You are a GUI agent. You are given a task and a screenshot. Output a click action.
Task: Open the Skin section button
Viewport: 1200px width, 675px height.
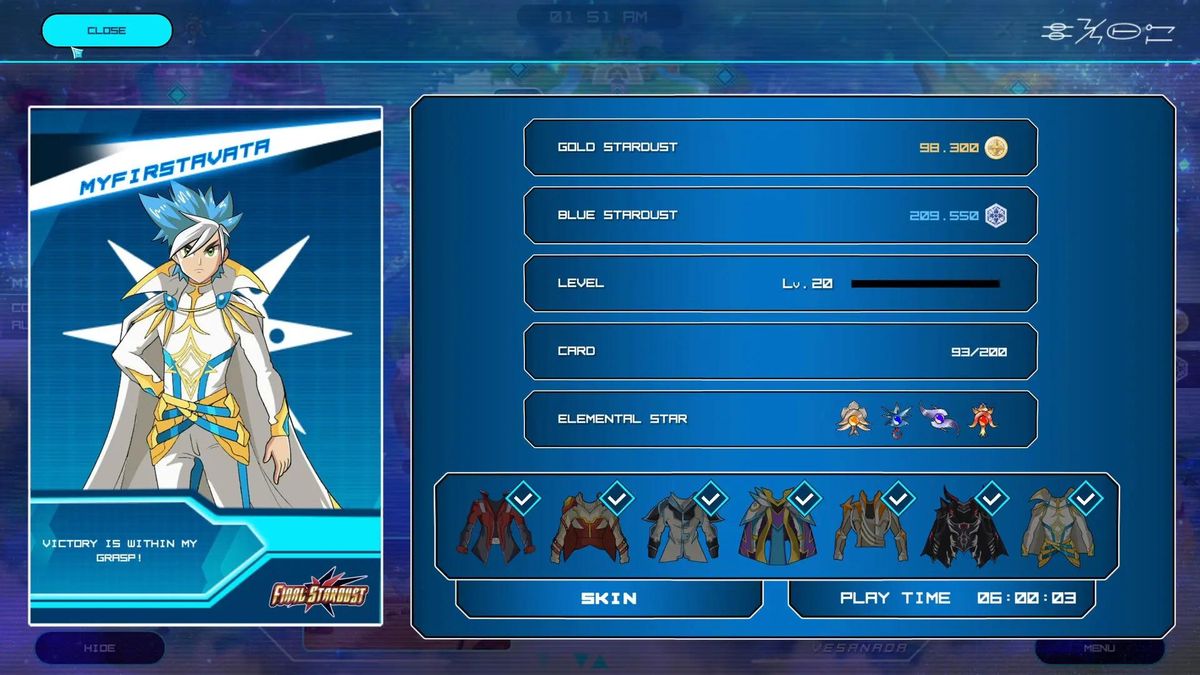(x=609, y=598)
